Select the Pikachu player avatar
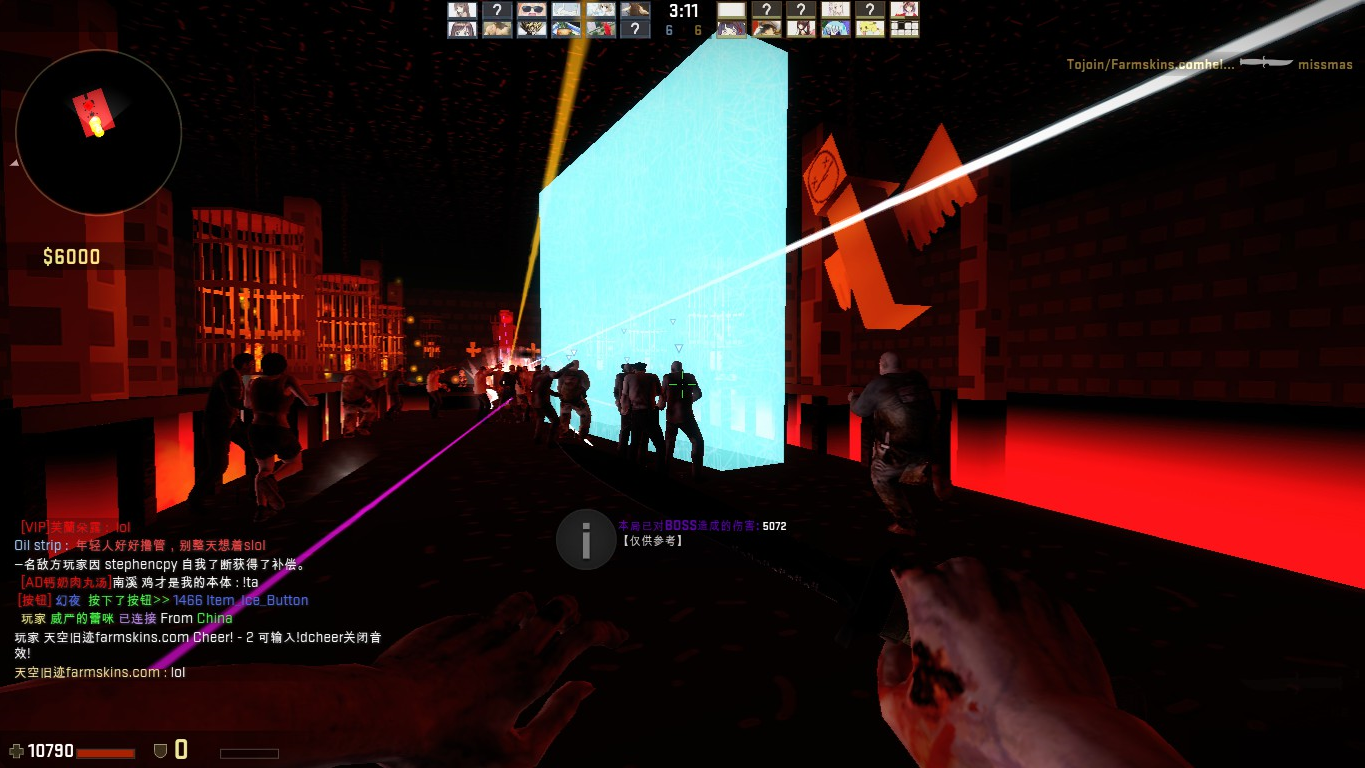Image resolution: width=1365 pixels, height=768 pixels. tap(870, 29)
